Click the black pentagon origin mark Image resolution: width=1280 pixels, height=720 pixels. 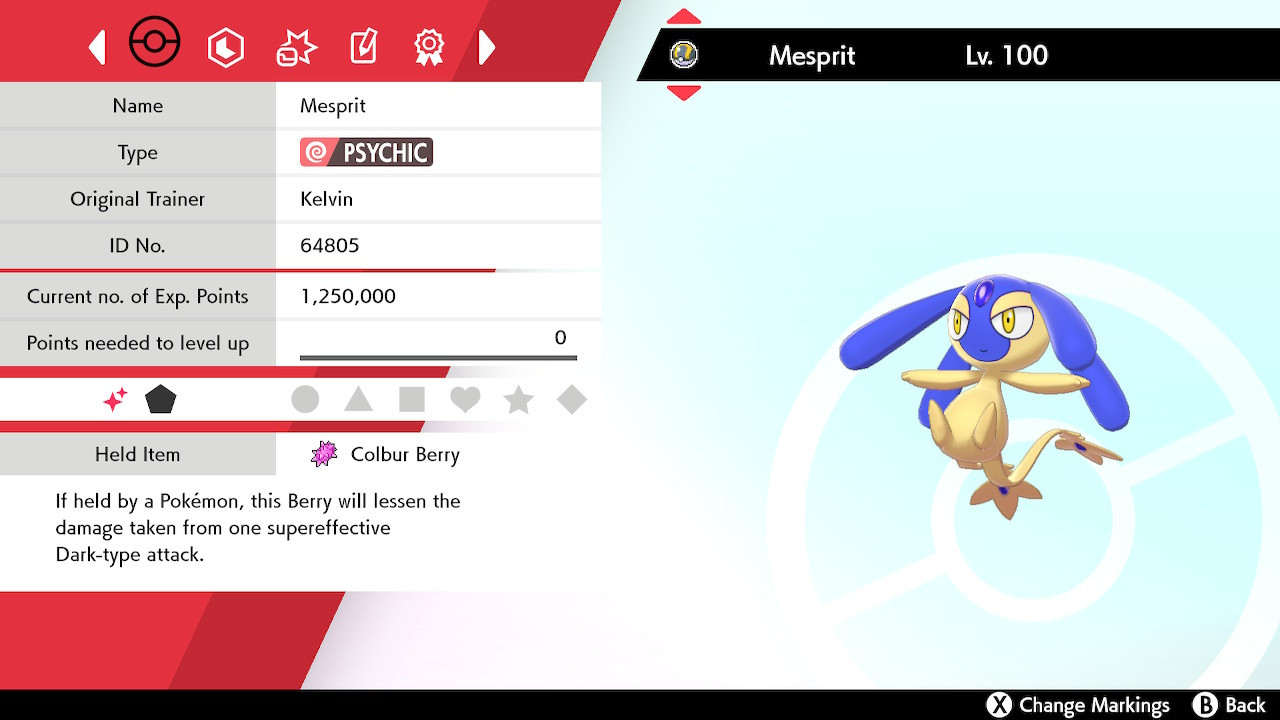pyautogui.click(x=161, y=399)
